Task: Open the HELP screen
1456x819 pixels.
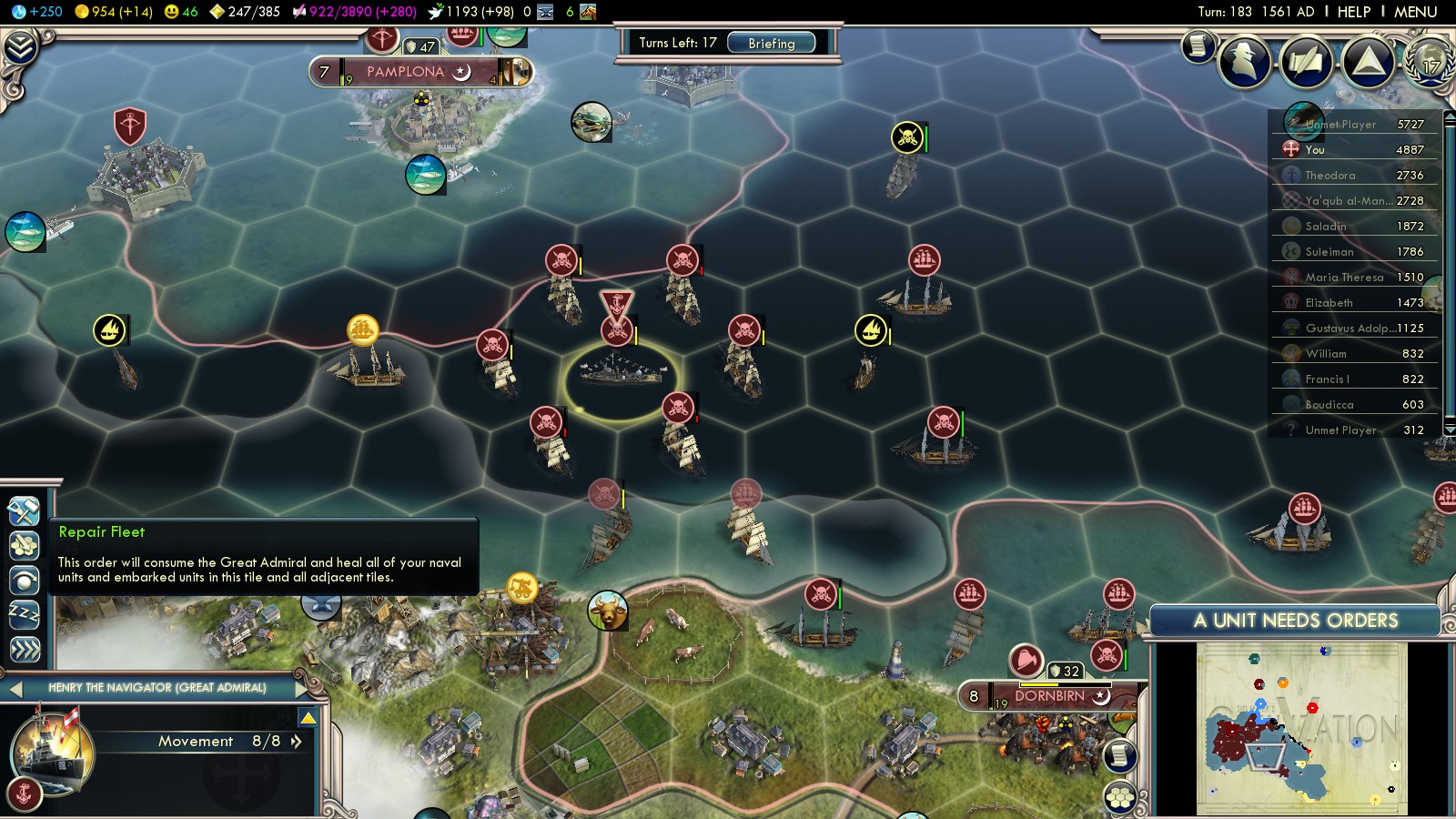Action: [1353, 12]
